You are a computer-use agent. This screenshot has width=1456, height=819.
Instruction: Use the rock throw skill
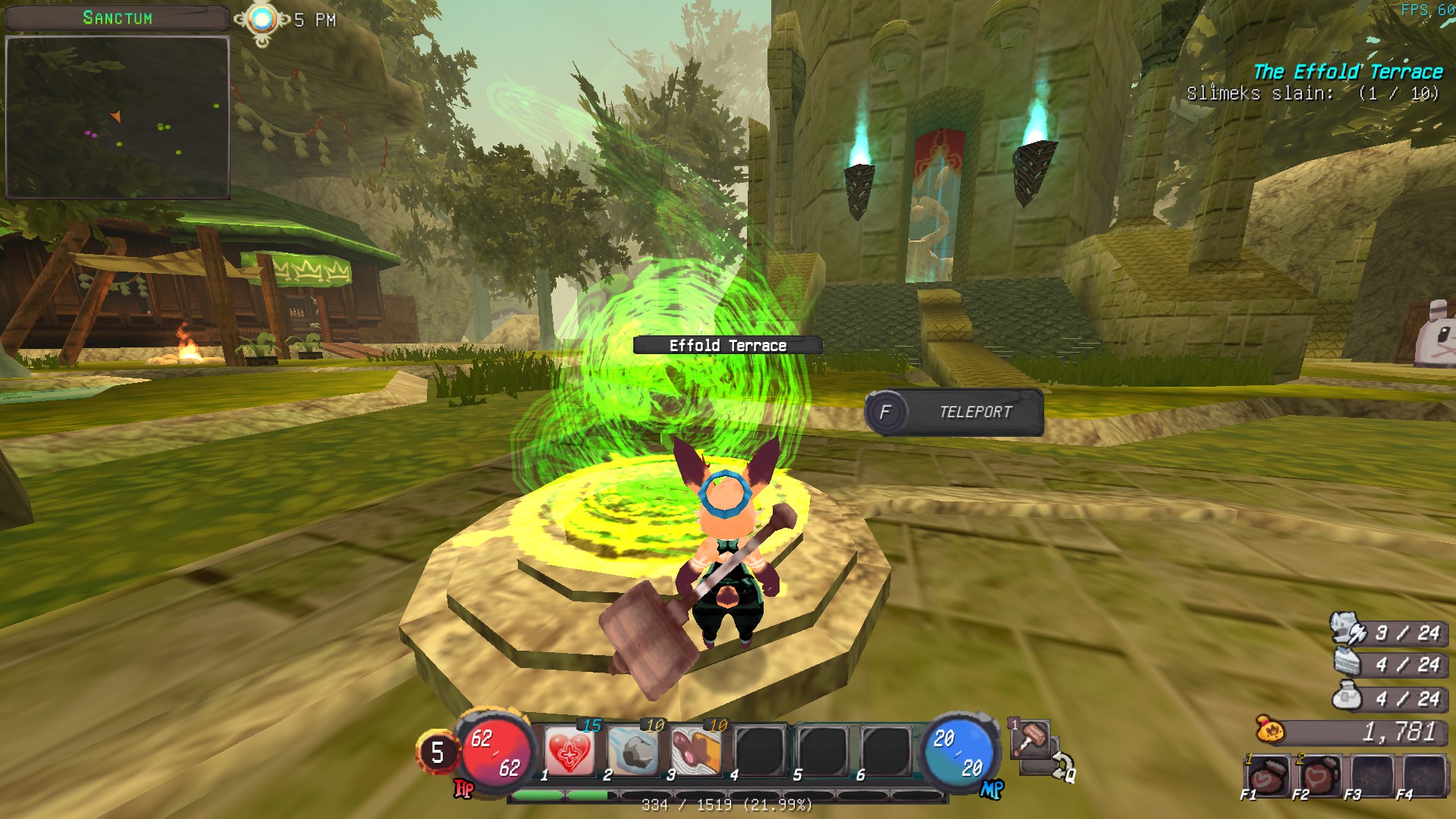(x=632, y=752)
